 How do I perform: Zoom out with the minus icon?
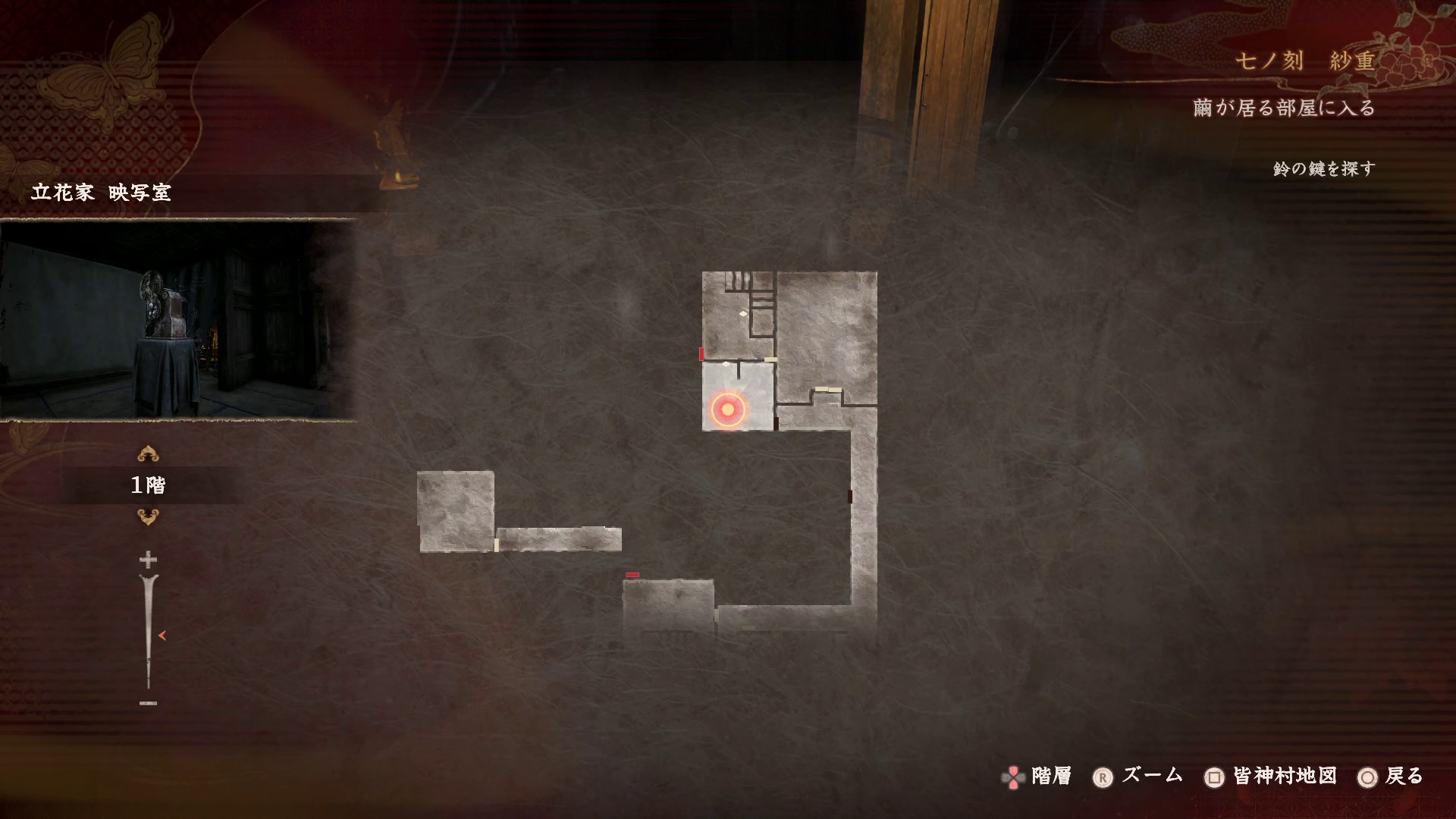(x=148, y=703)
